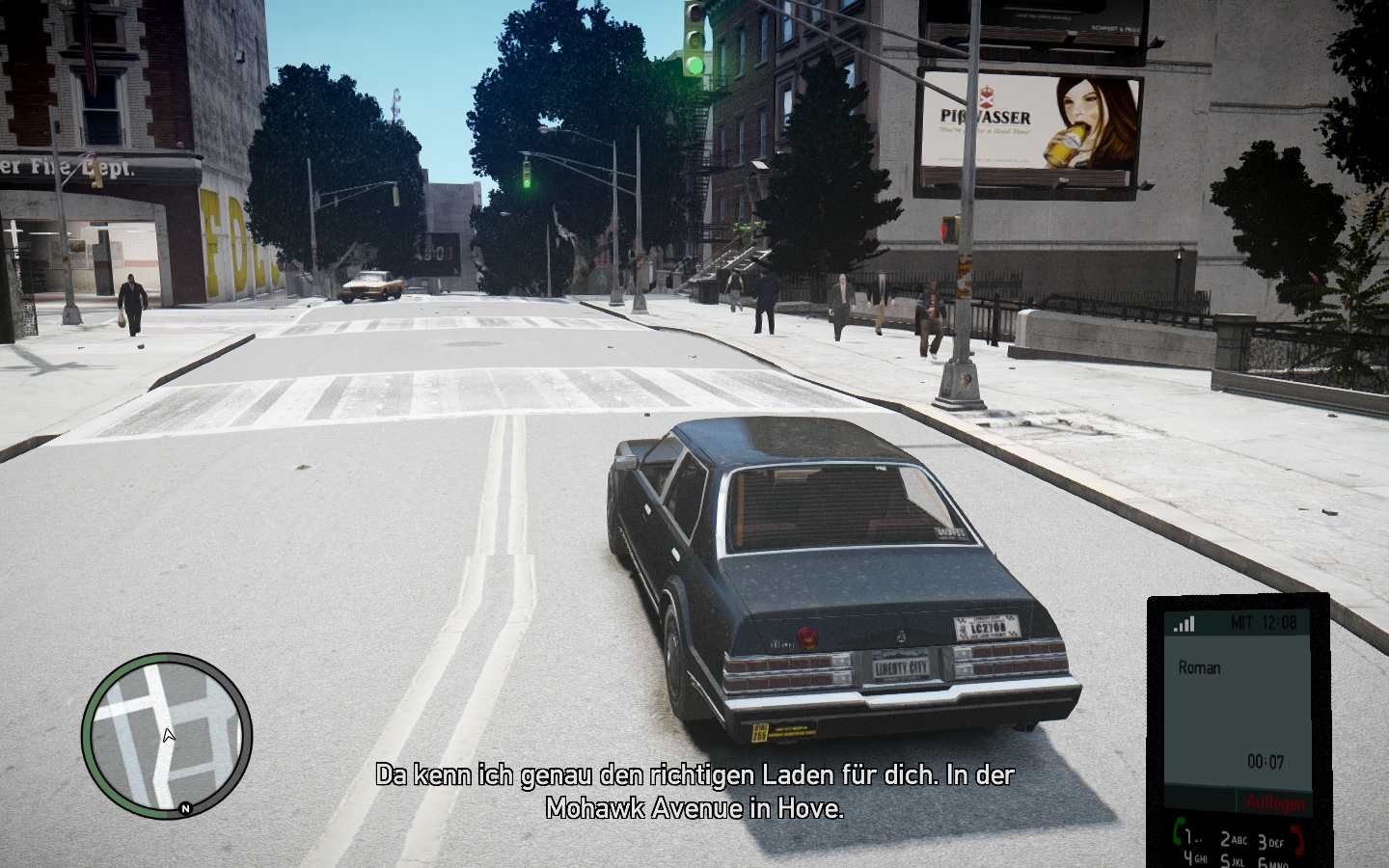Dial the 2 ABC phone key

(1233, 839)
